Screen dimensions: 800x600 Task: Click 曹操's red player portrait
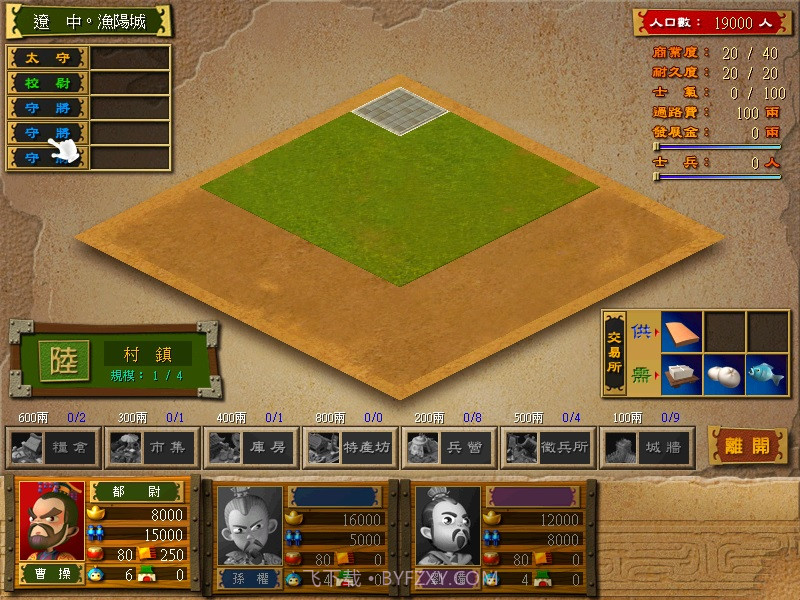52,520
